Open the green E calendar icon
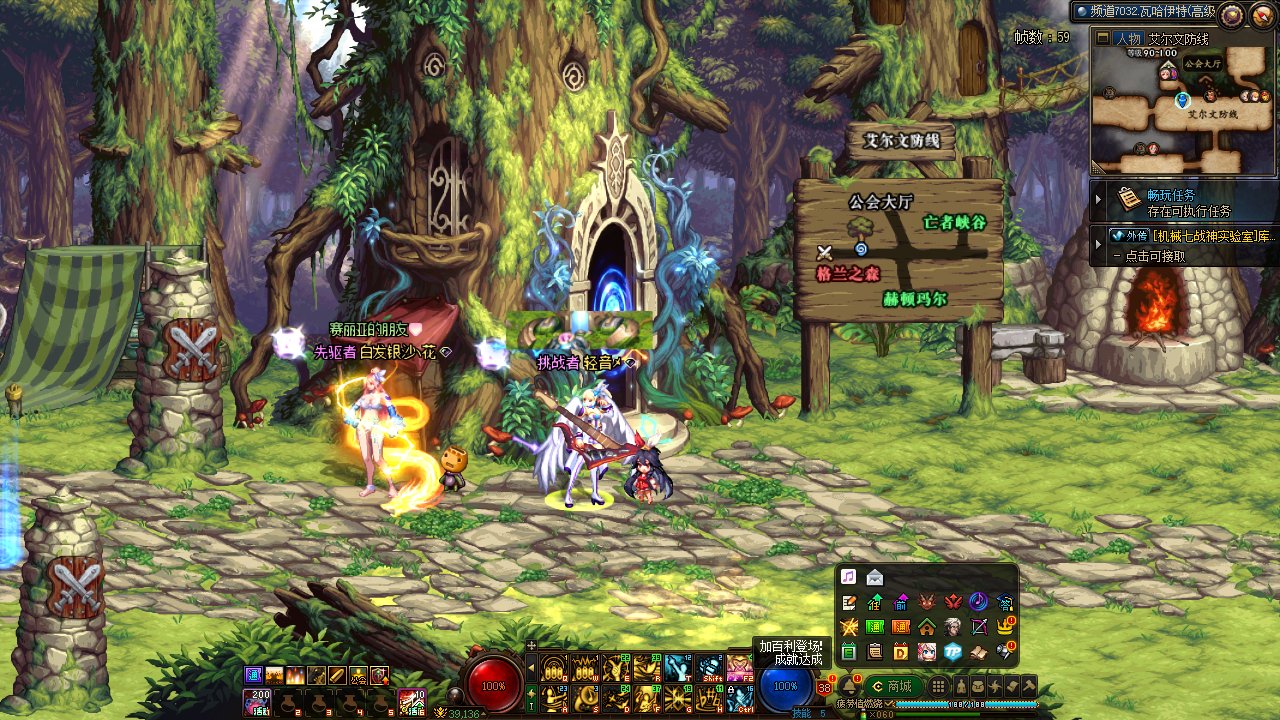Screen dimensions: 1280x720 (x=849, y=652)
